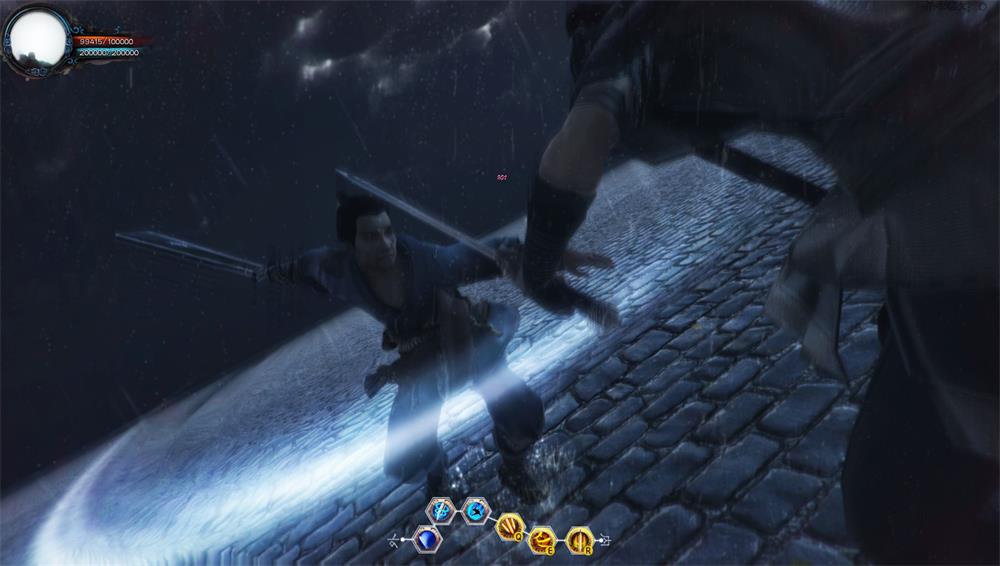This screenshot has height=566, width=1000.
Task: Use the blue dash strike skill
Action: (473, 510)
